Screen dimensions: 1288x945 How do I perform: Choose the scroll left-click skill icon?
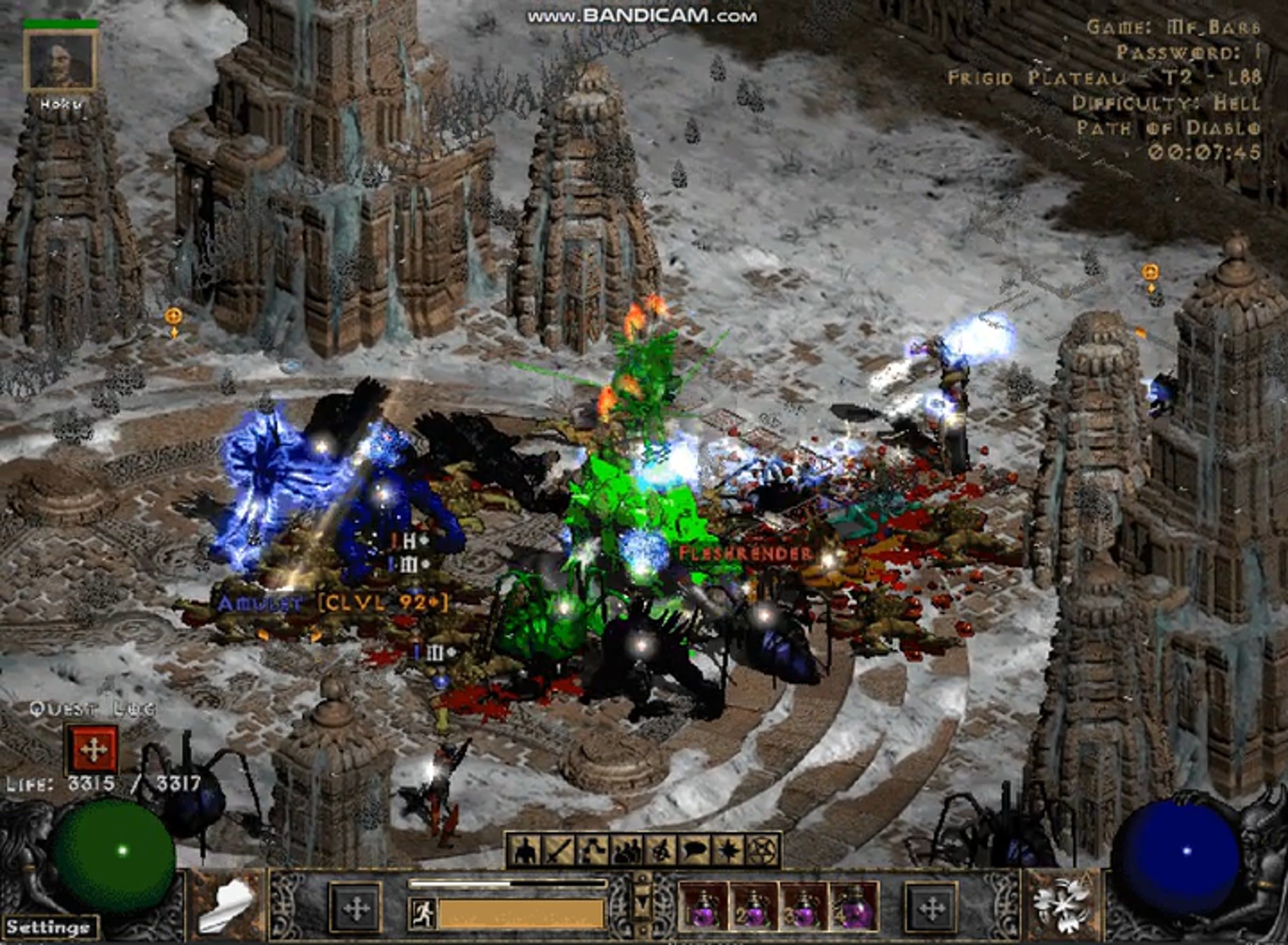[227, 905]
